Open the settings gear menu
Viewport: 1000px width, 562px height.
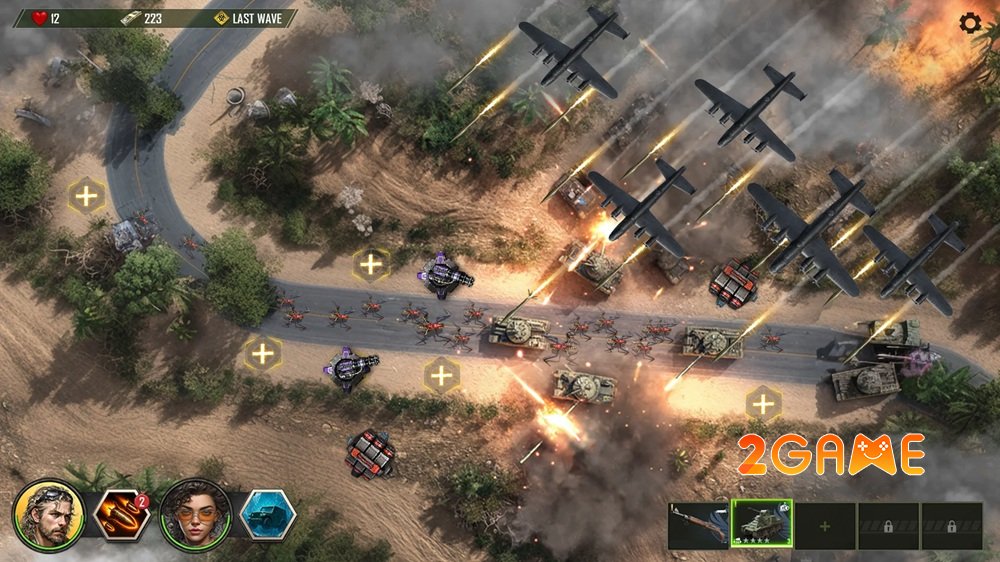[x=969, y=22]
